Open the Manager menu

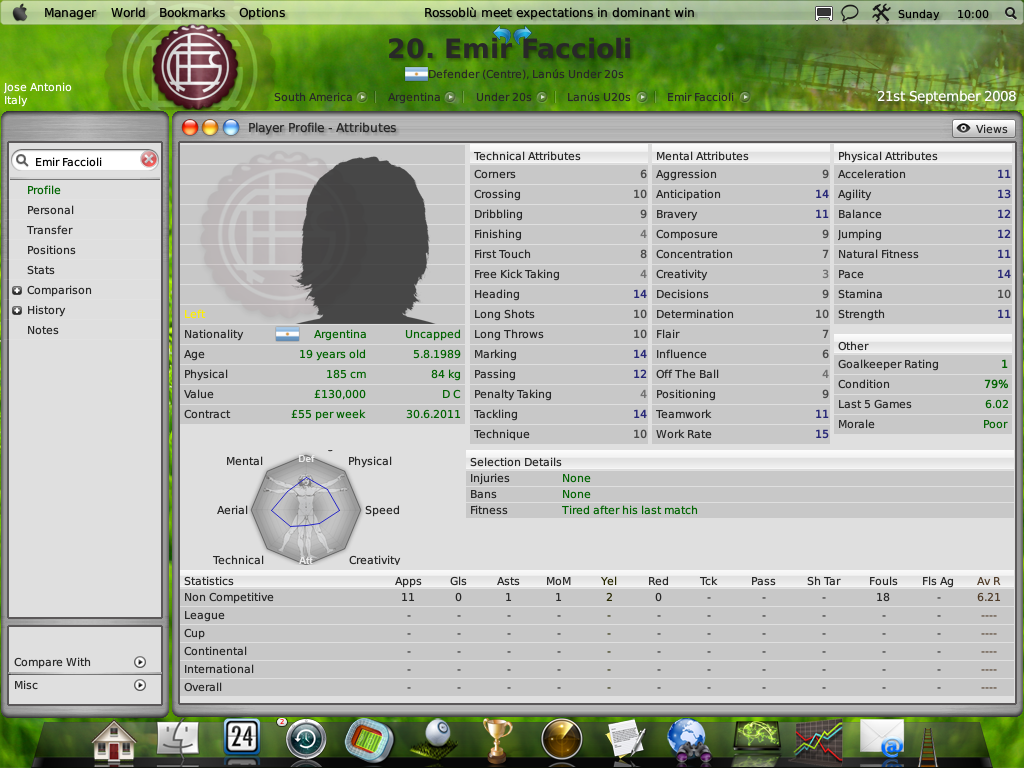70,13
